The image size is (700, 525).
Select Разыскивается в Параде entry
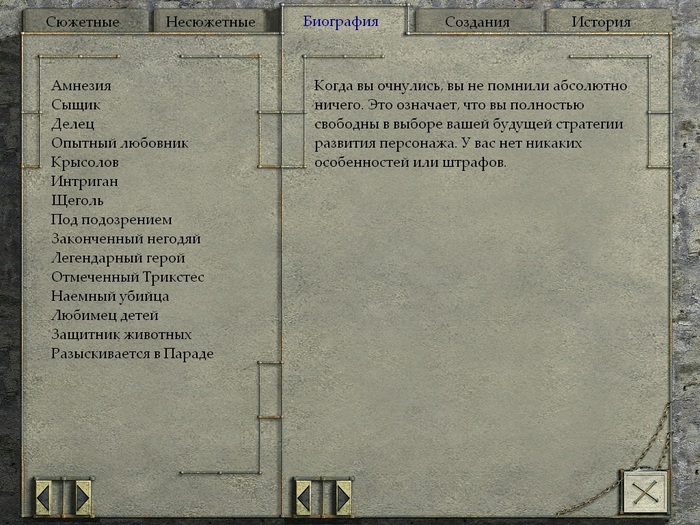click(x=132, y=353)
